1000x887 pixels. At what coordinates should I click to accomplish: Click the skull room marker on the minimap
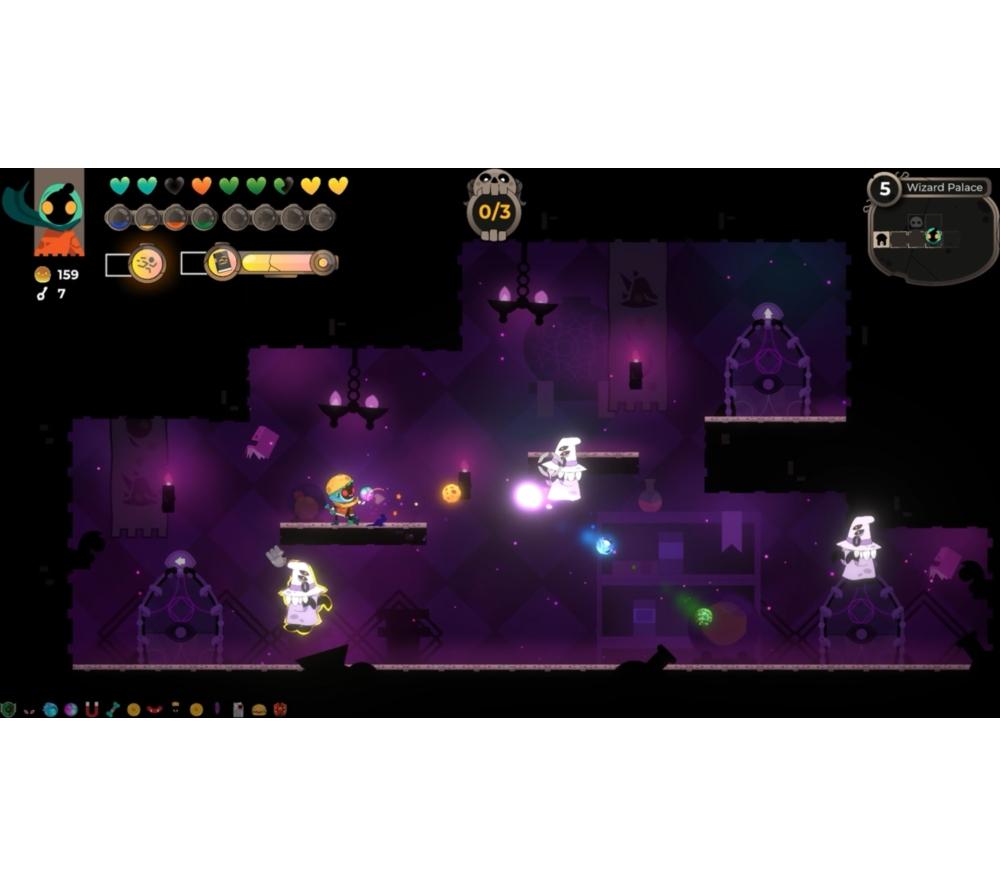click(914, 220)
